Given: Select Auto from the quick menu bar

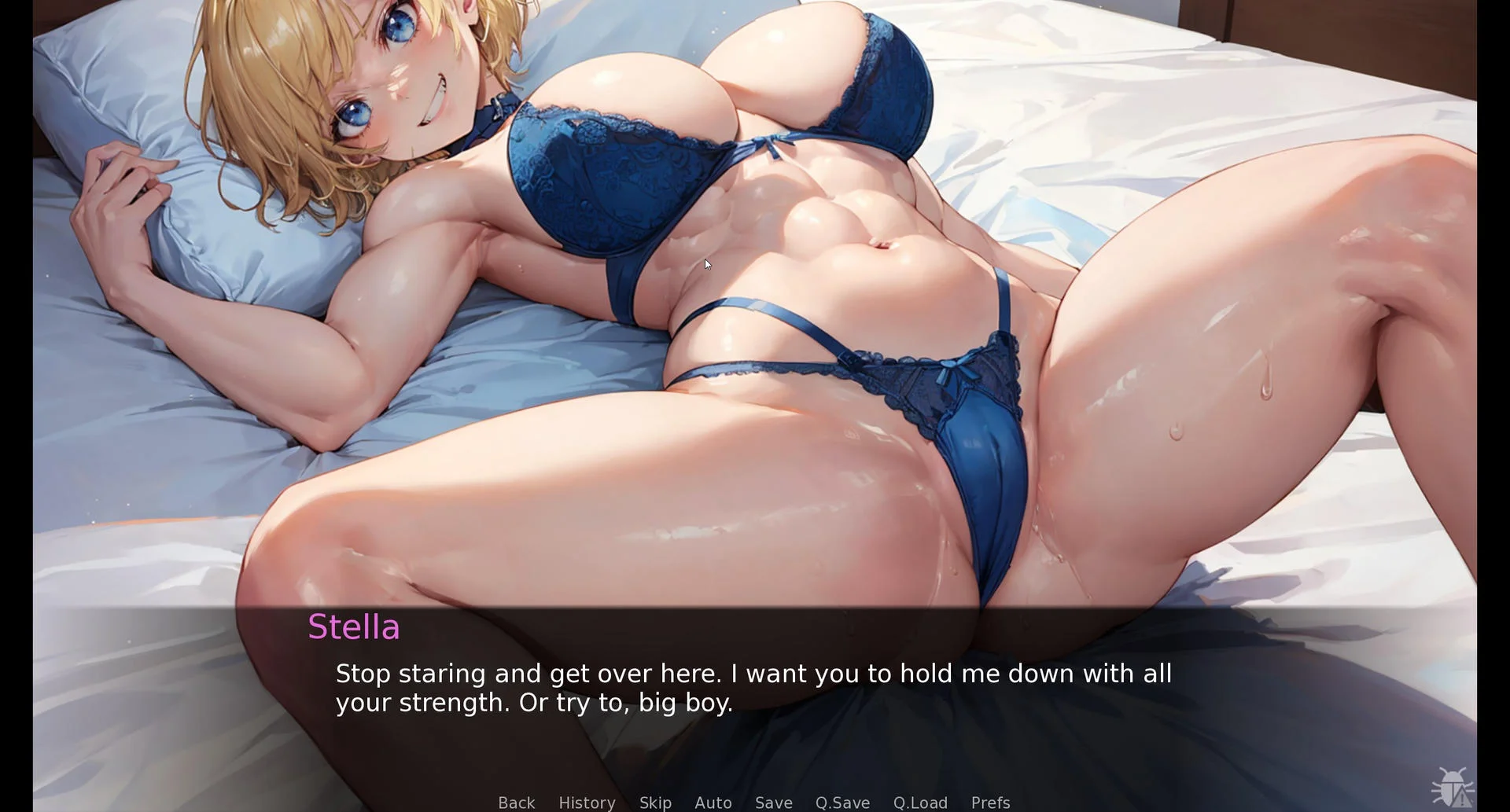Looking at the screenshot, I should [713, 802].
